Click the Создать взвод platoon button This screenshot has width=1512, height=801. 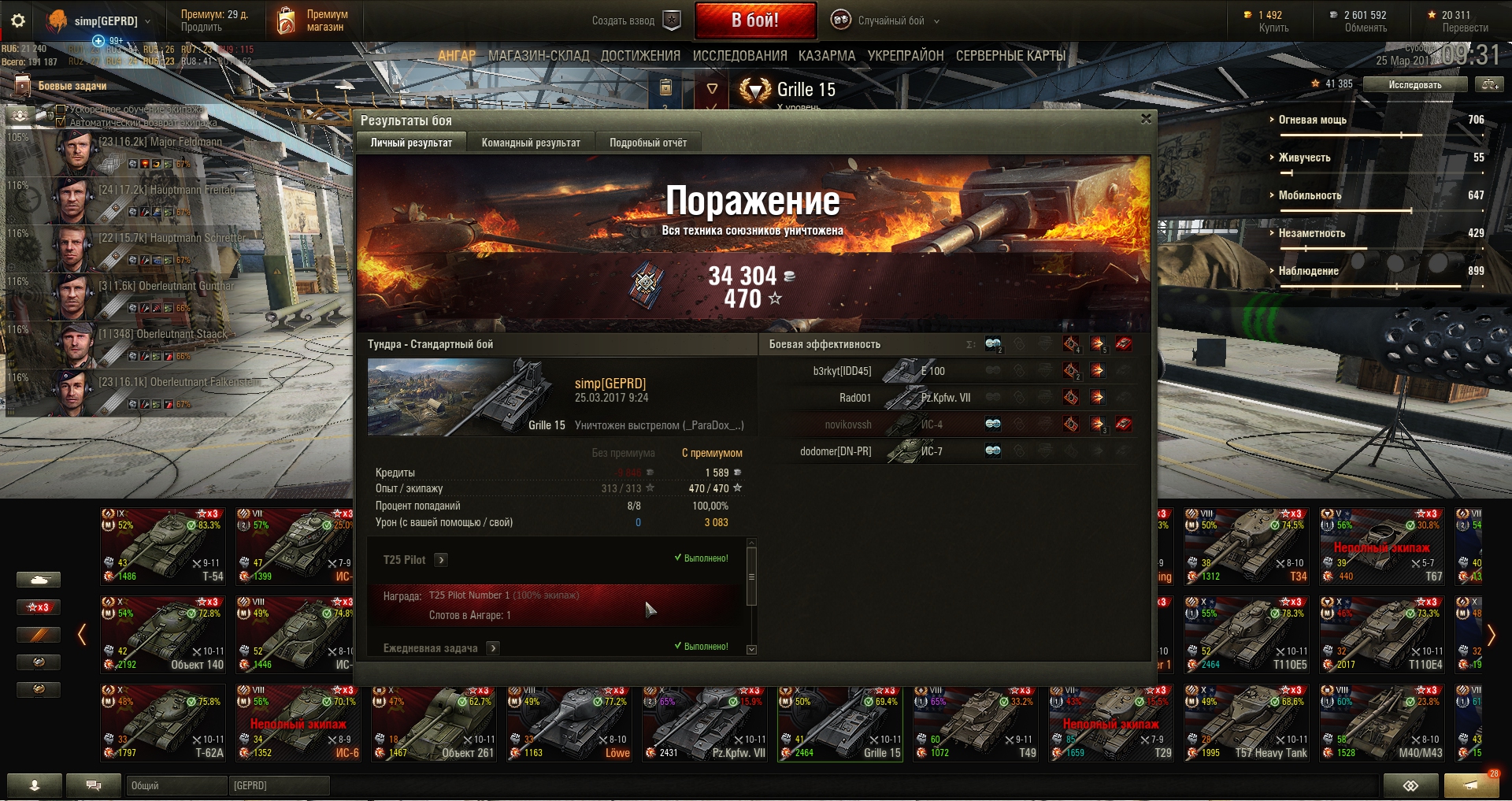636,20
